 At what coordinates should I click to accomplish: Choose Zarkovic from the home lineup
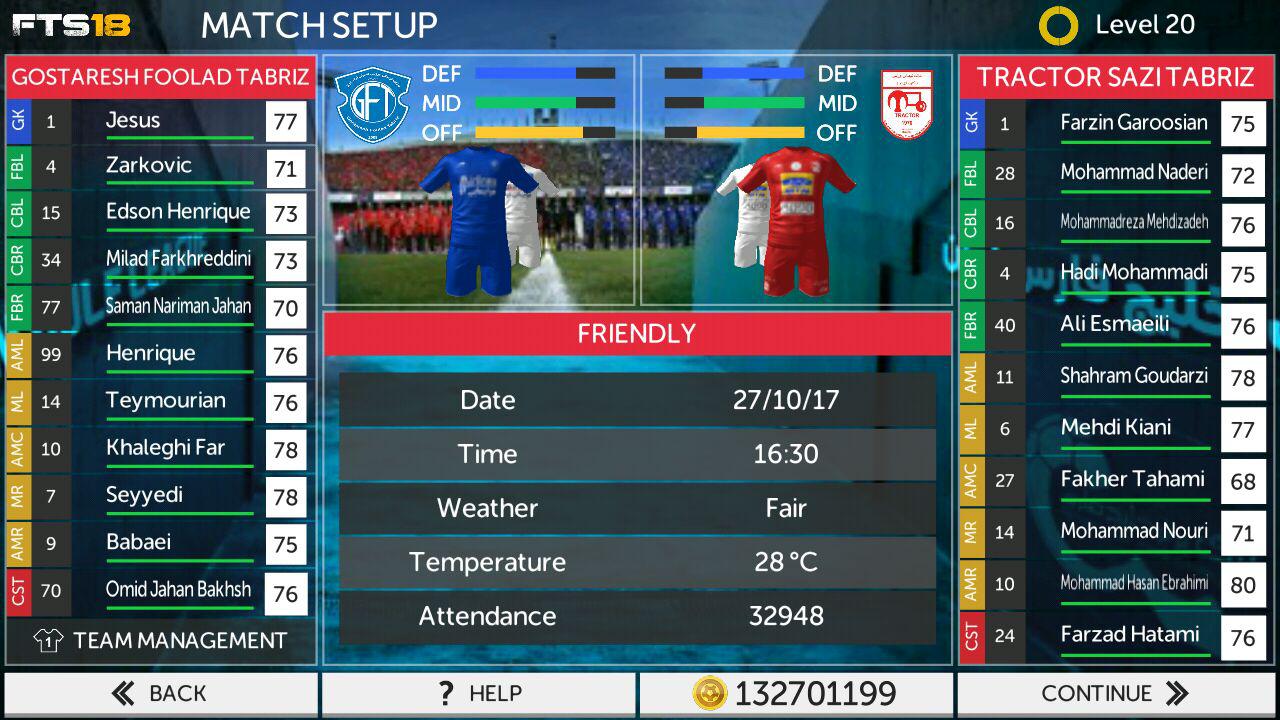click(x=160, y=166)
